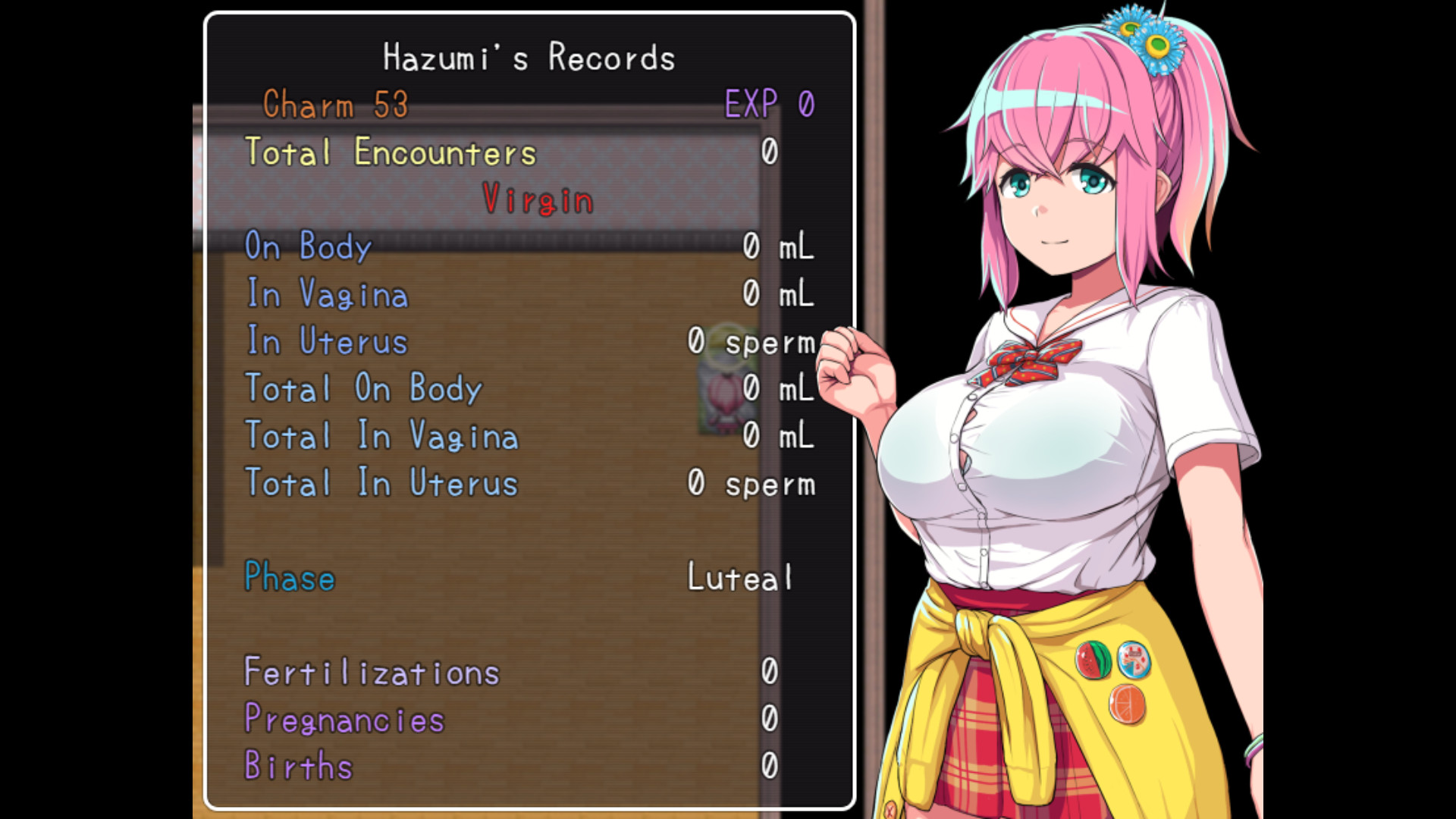This screenshot has height=819, width=1456.
Task: Expand the Fertilizations record row
Action: coord(371,672)
